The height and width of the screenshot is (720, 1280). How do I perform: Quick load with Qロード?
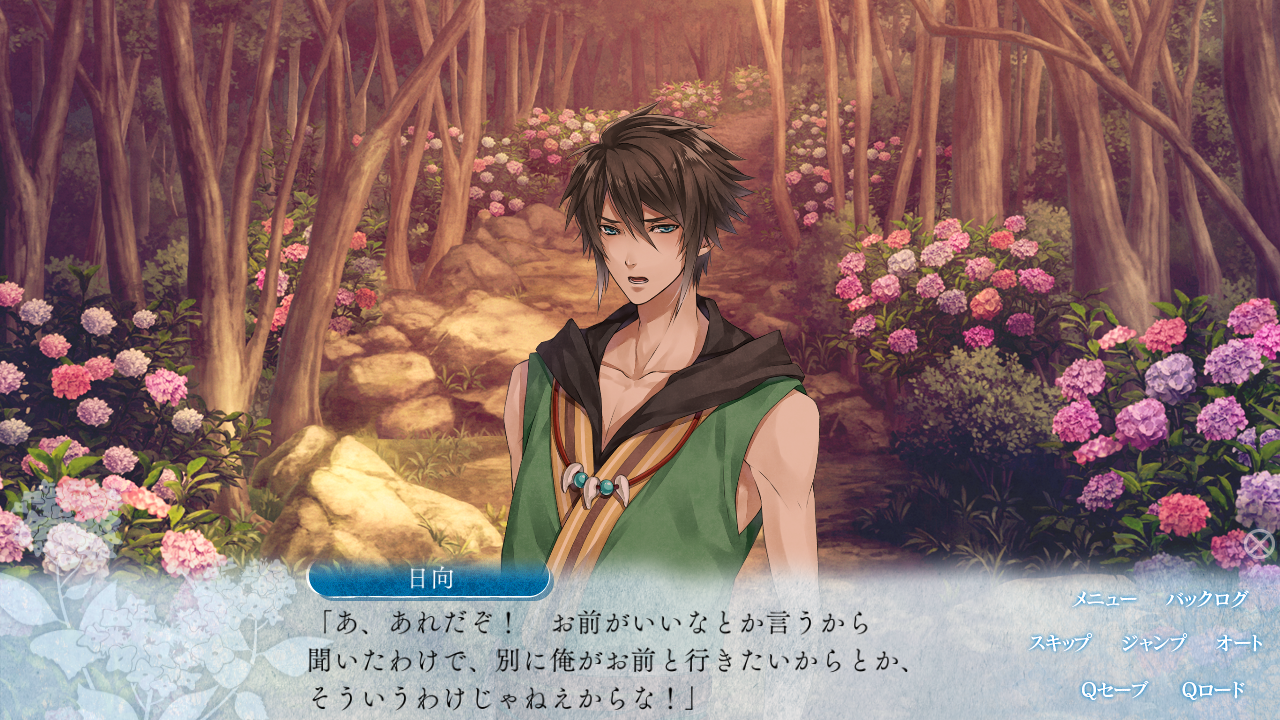click(1214, 690)
